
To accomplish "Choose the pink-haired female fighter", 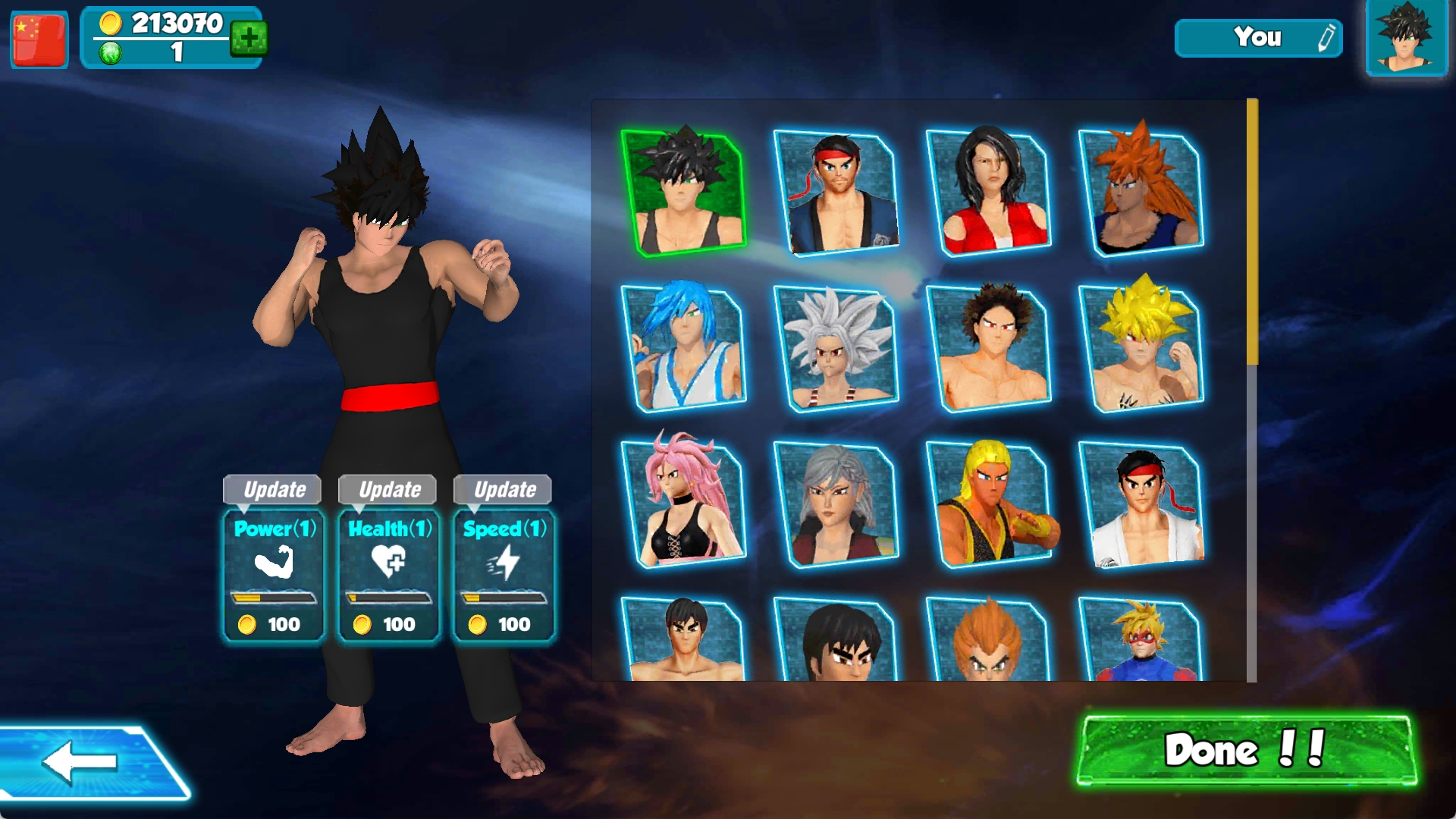I will (x=683, y=504).
